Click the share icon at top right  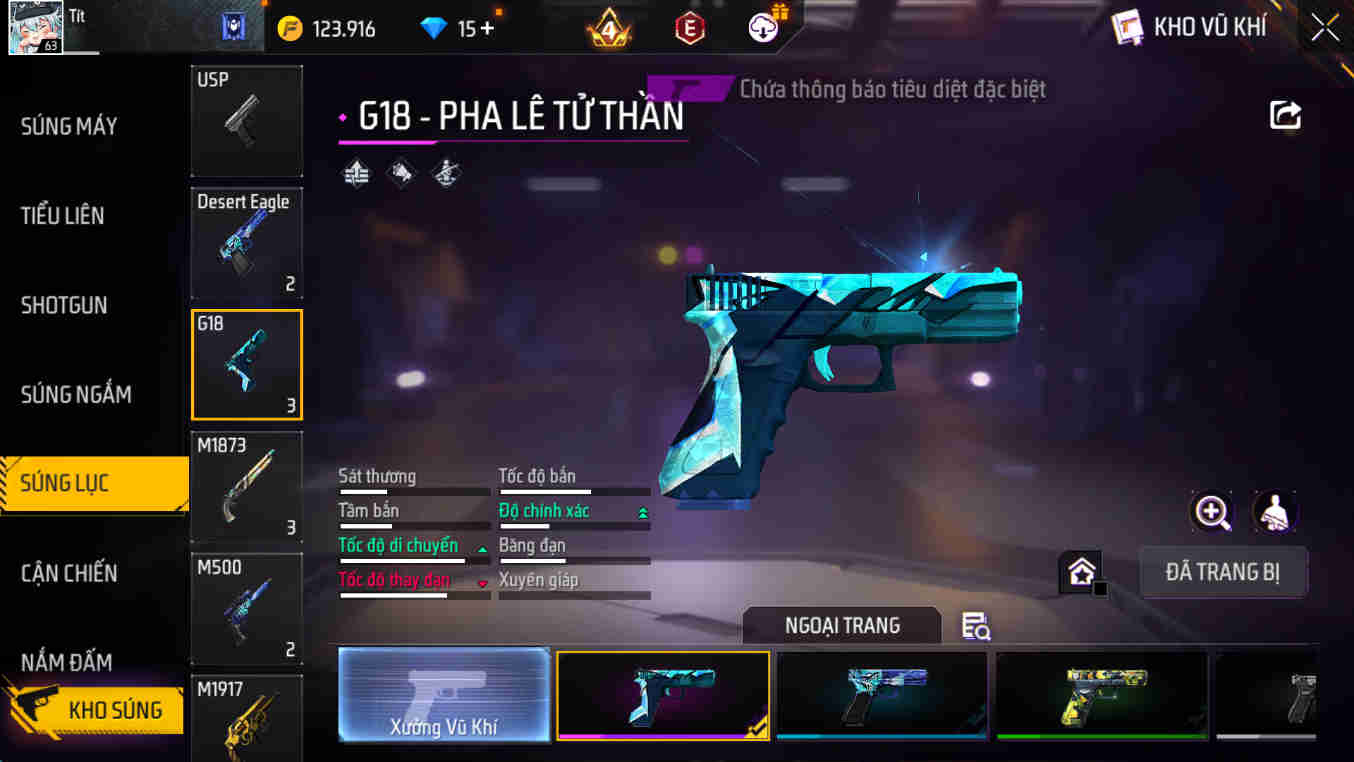1286,115
